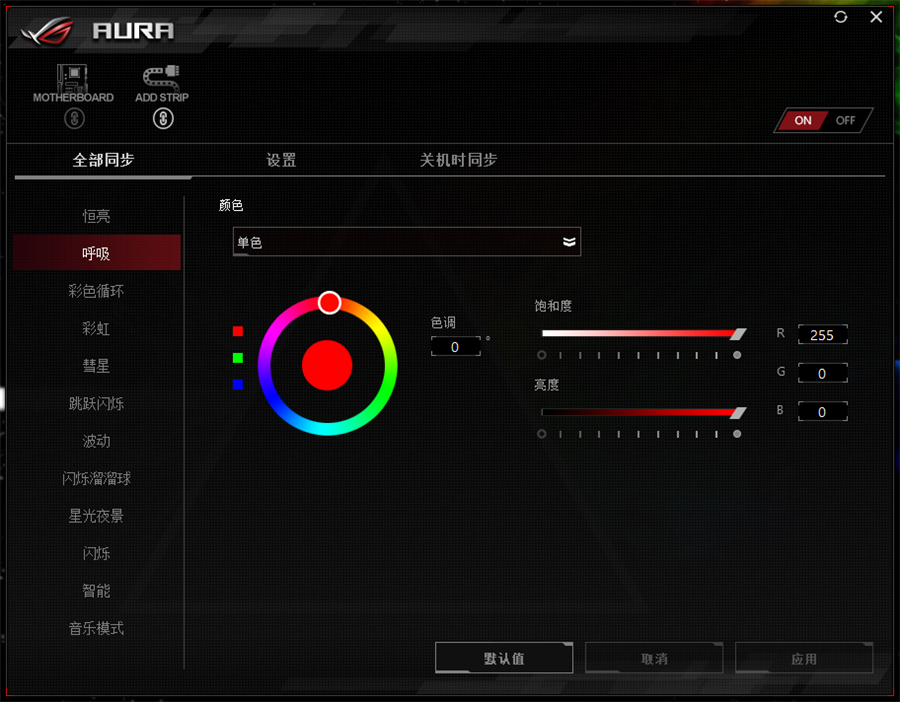Click the 饱和度 saturation slider
Viewport: 900px width, 702px height.
coord(640,333)
